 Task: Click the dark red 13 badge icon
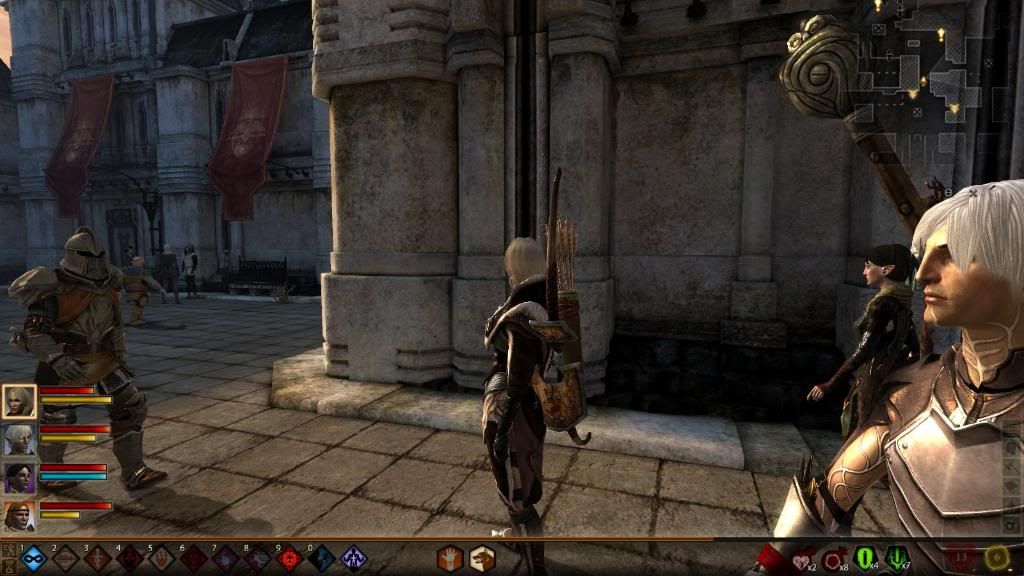click(x=962, y=557)
